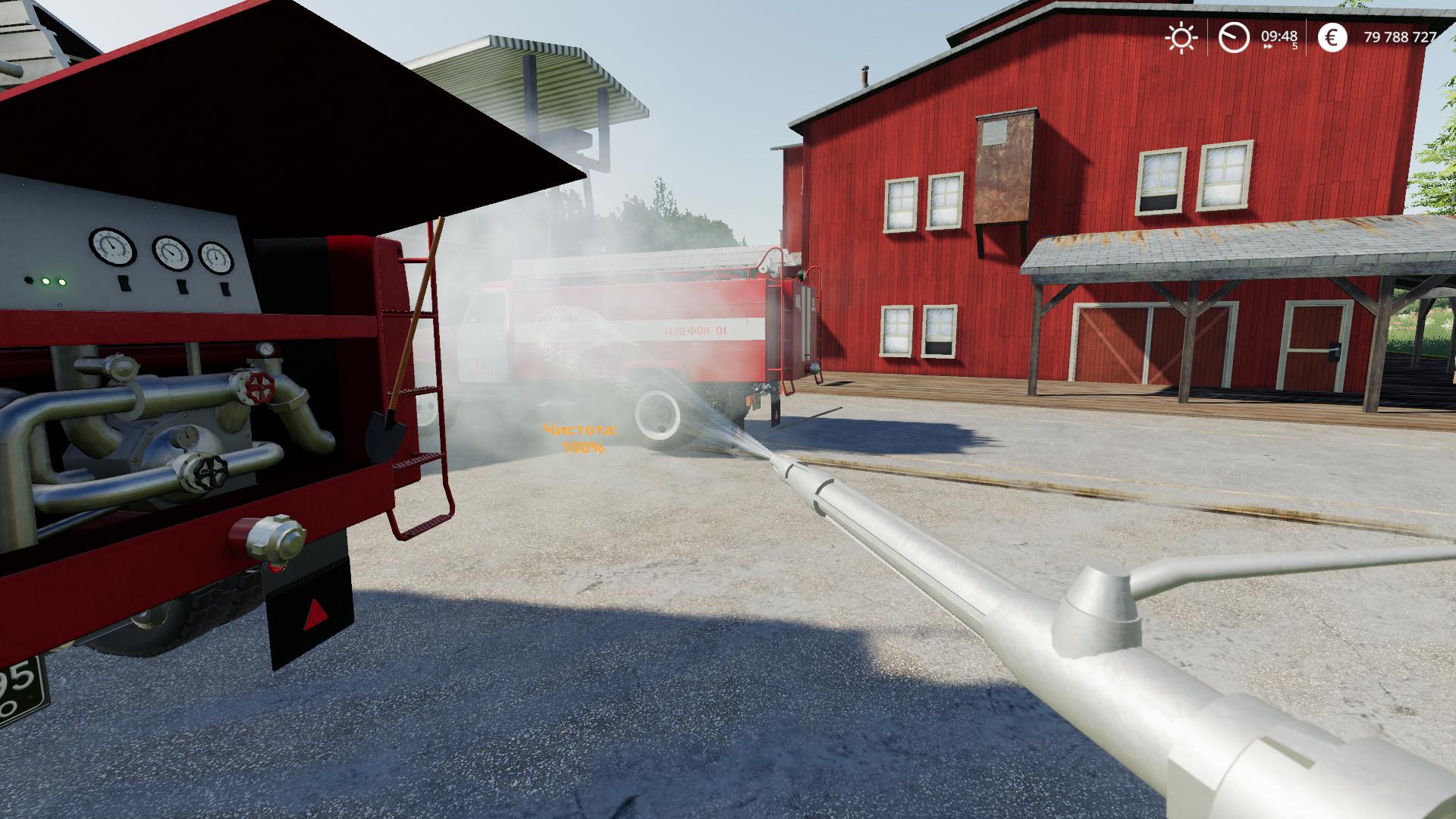Viewport: 1456px width, 819px height.
Task: Click the sun weather icon
Action: [1181, 36]
